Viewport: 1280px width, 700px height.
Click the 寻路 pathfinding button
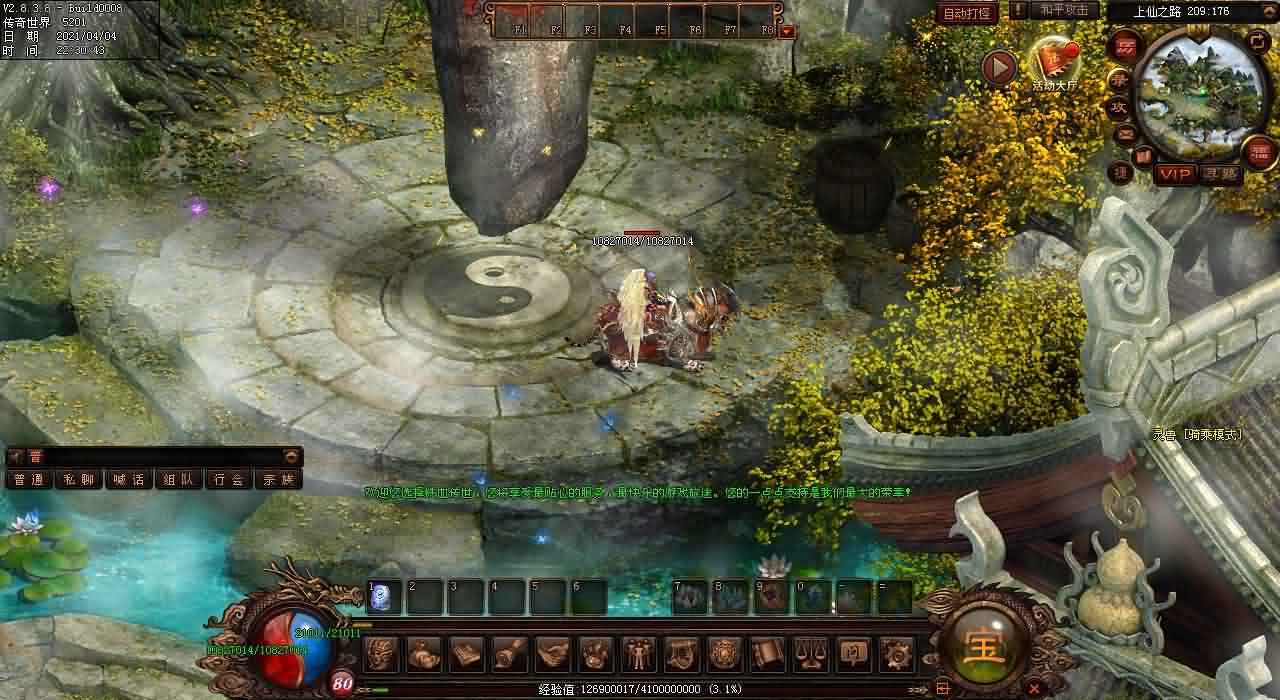pyautogui.click(x=1219, y=174)
